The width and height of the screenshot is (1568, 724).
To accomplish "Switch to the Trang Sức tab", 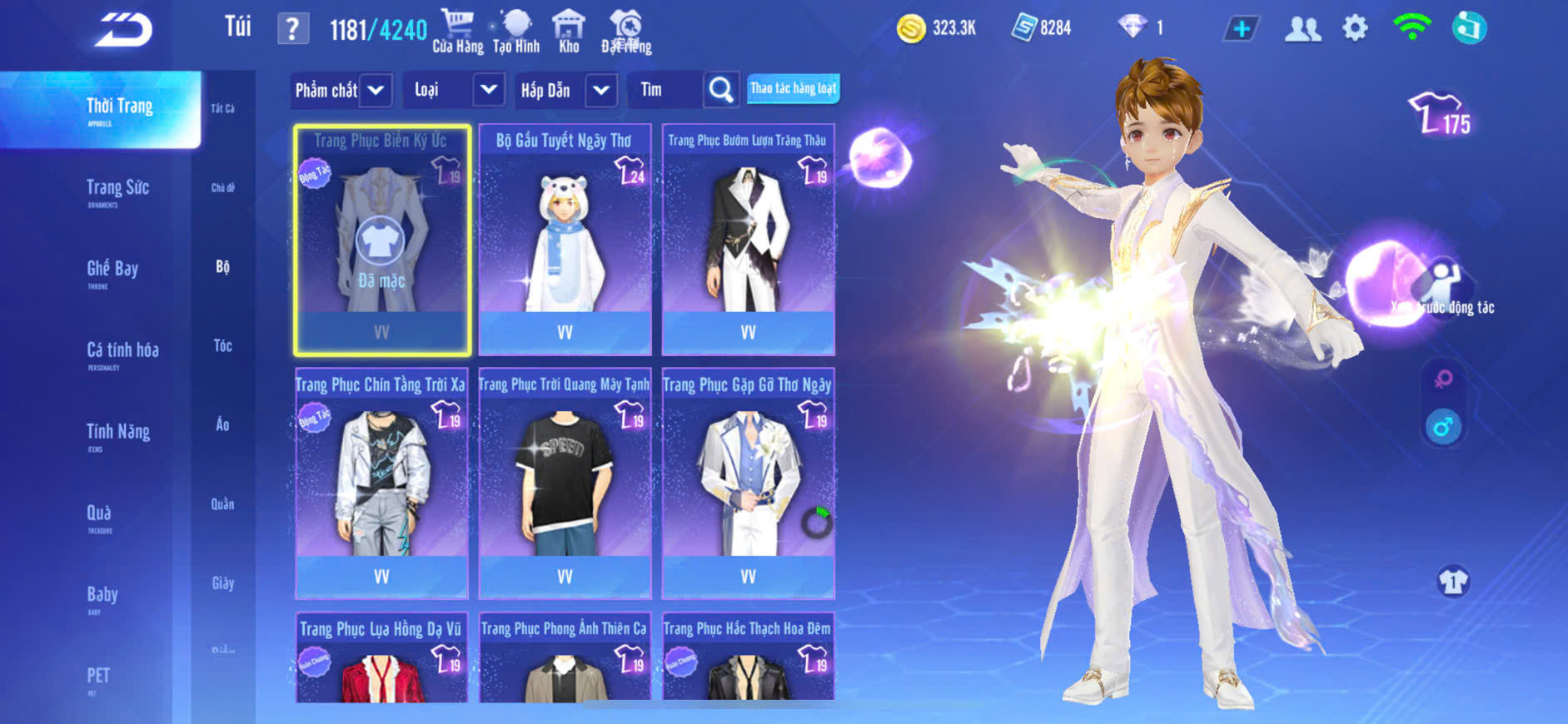I will 117,190.
